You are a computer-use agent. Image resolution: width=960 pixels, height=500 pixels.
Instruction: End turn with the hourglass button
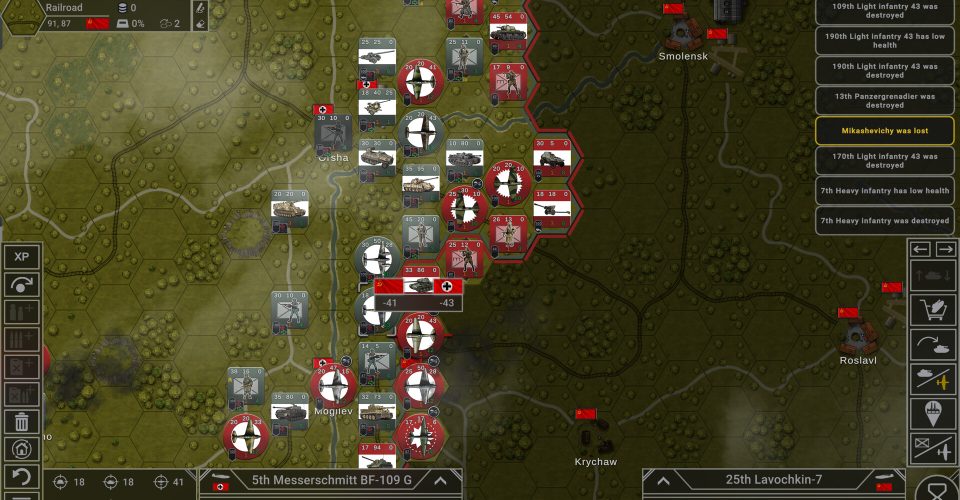click(x=937, y=490)
